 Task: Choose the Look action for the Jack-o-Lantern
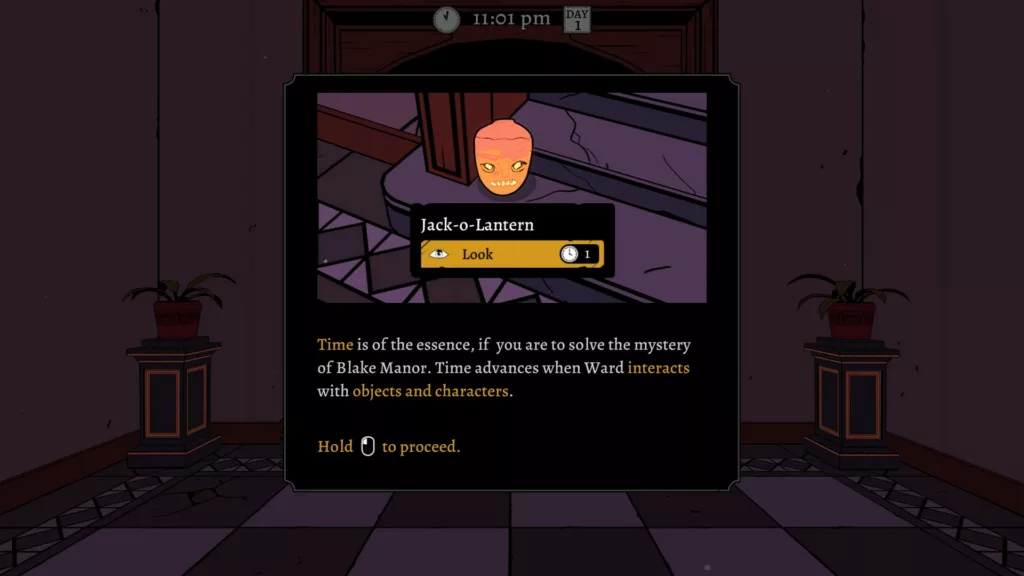pos(511,254)
